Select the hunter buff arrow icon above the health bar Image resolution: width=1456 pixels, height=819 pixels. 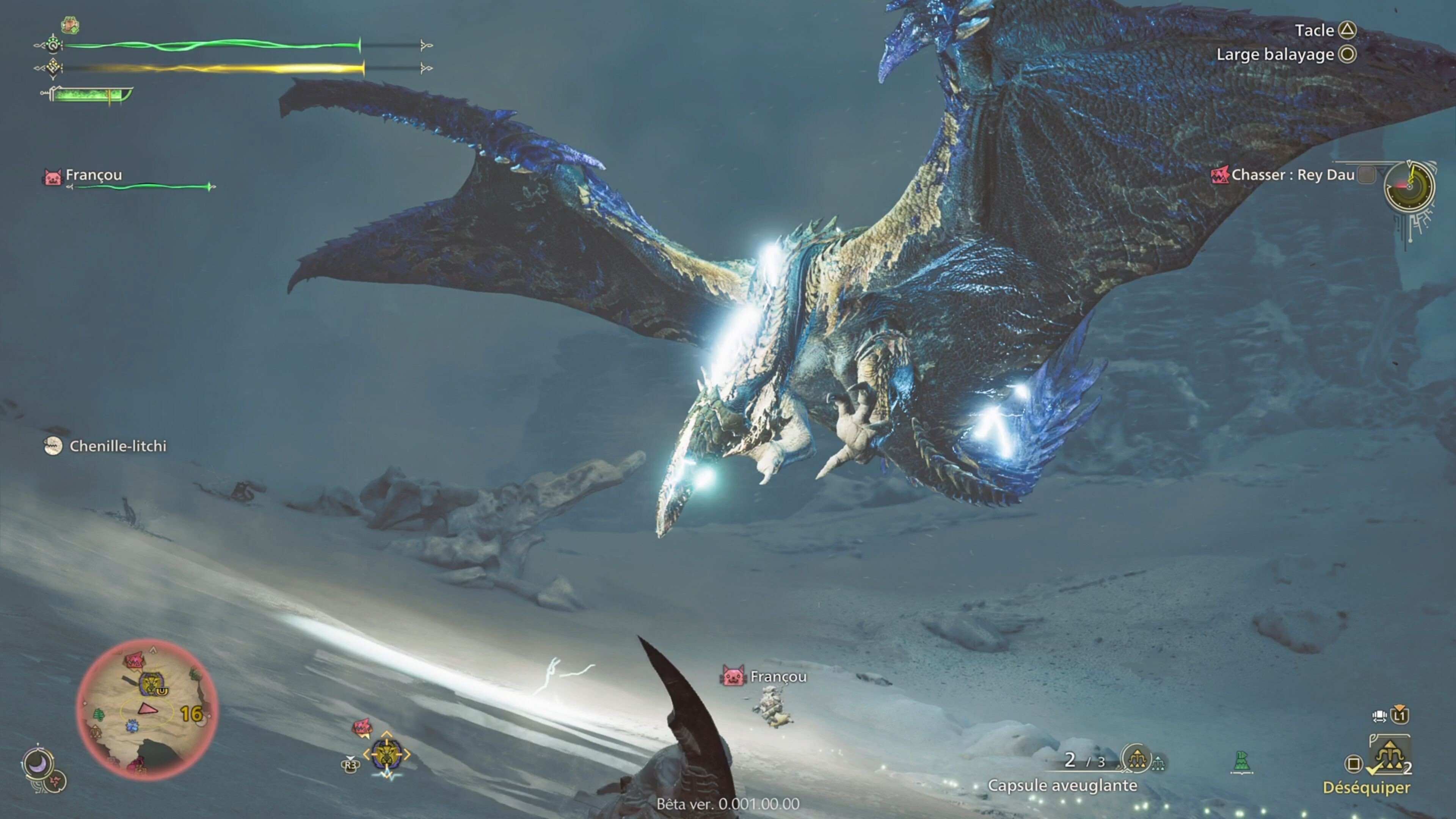tap(69, 26)
